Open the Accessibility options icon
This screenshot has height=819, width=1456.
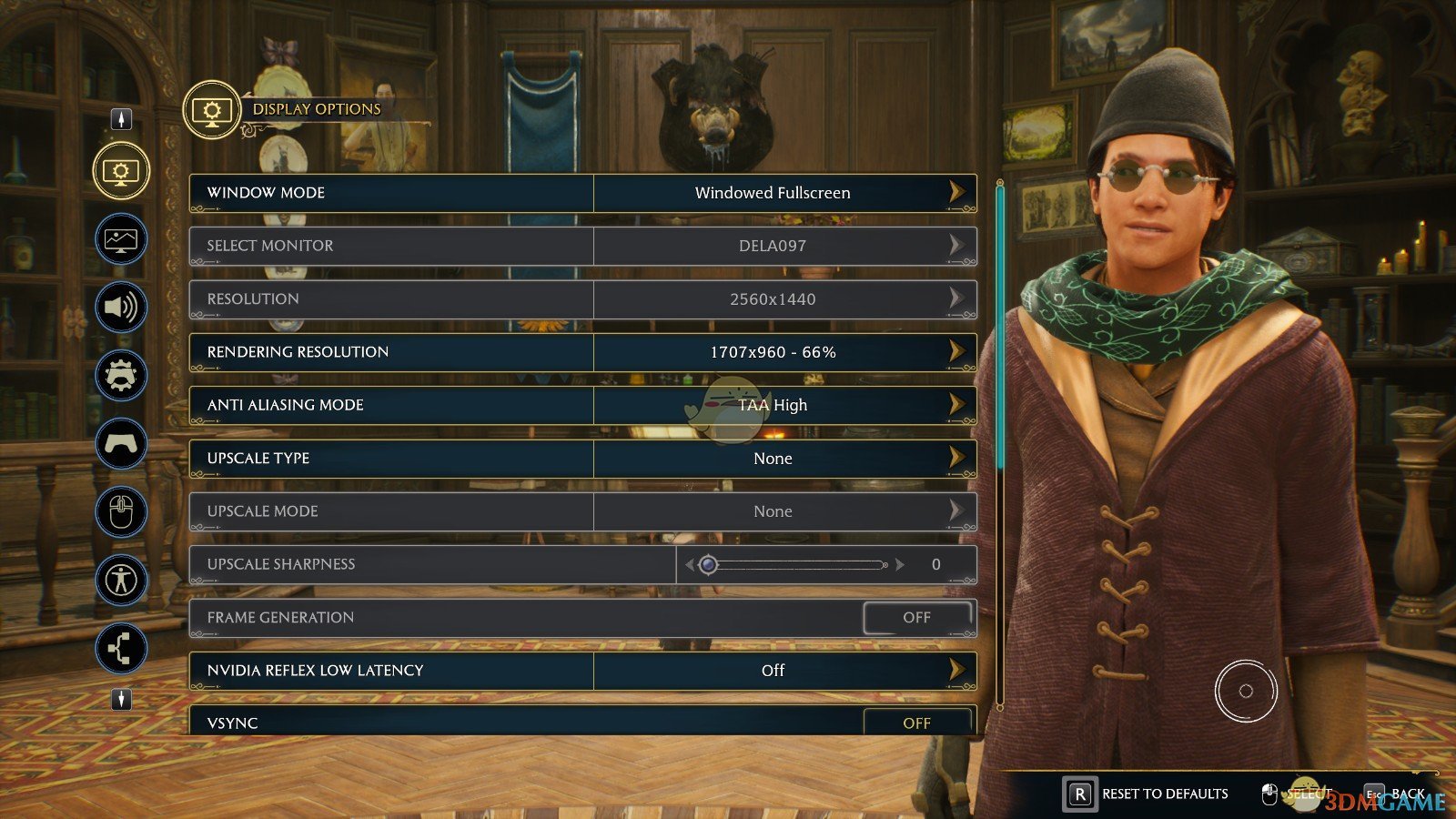[121, 579]
